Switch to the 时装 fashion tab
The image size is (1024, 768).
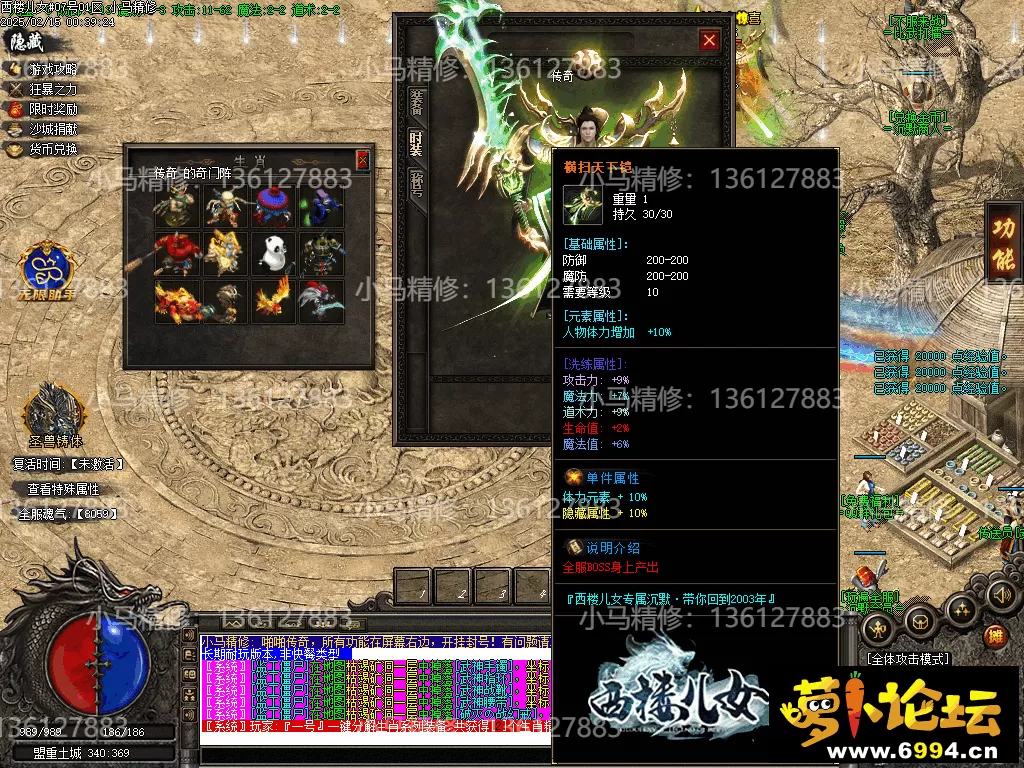click(416, 143)
